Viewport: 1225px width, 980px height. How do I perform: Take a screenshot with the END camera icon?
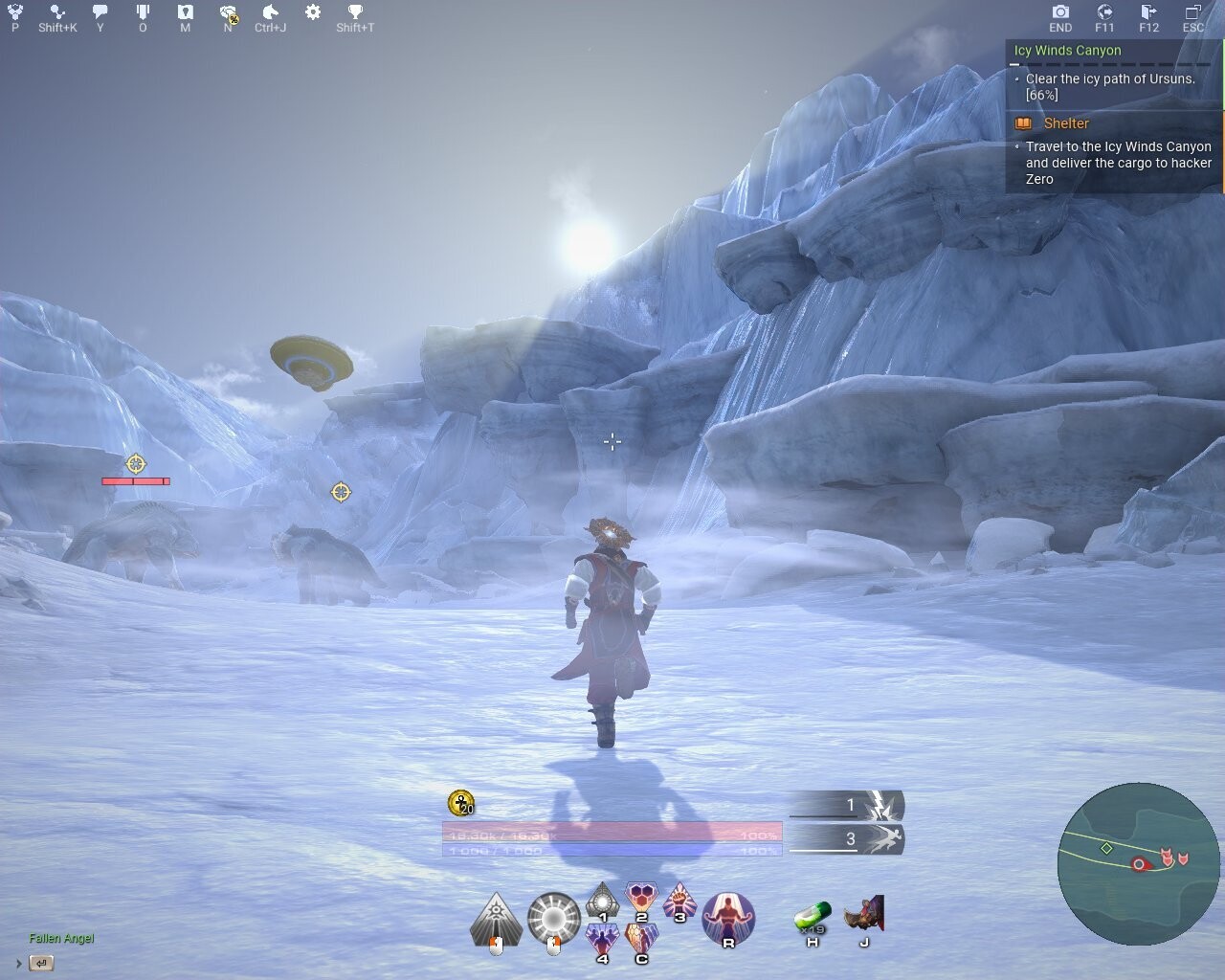[x=1060, y=12]
